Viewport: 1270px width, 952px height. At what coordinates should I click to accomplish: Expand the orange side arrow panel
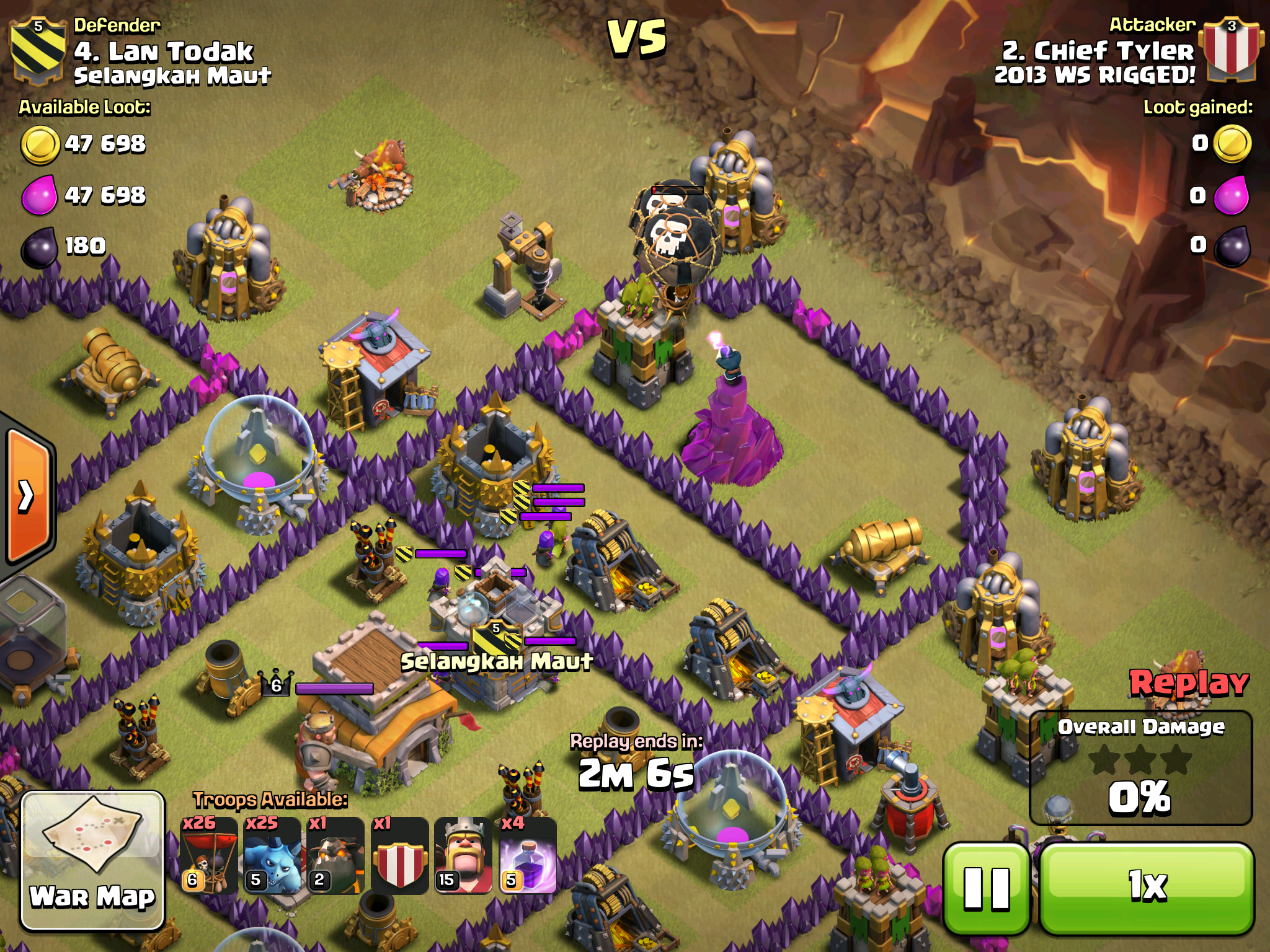pos(28,496)
